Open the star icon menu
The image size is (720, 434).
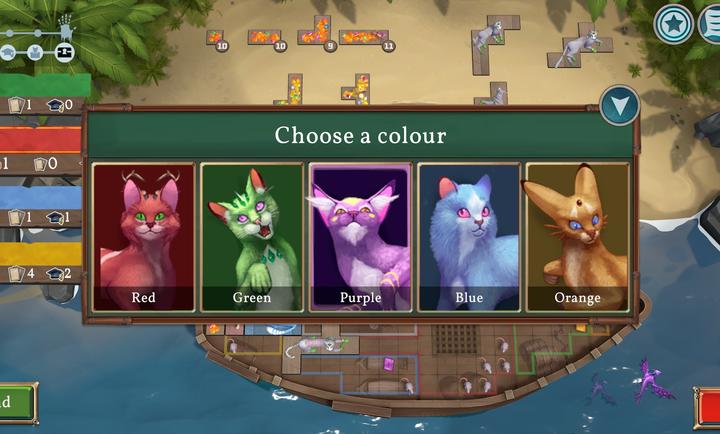coord(673,24)
